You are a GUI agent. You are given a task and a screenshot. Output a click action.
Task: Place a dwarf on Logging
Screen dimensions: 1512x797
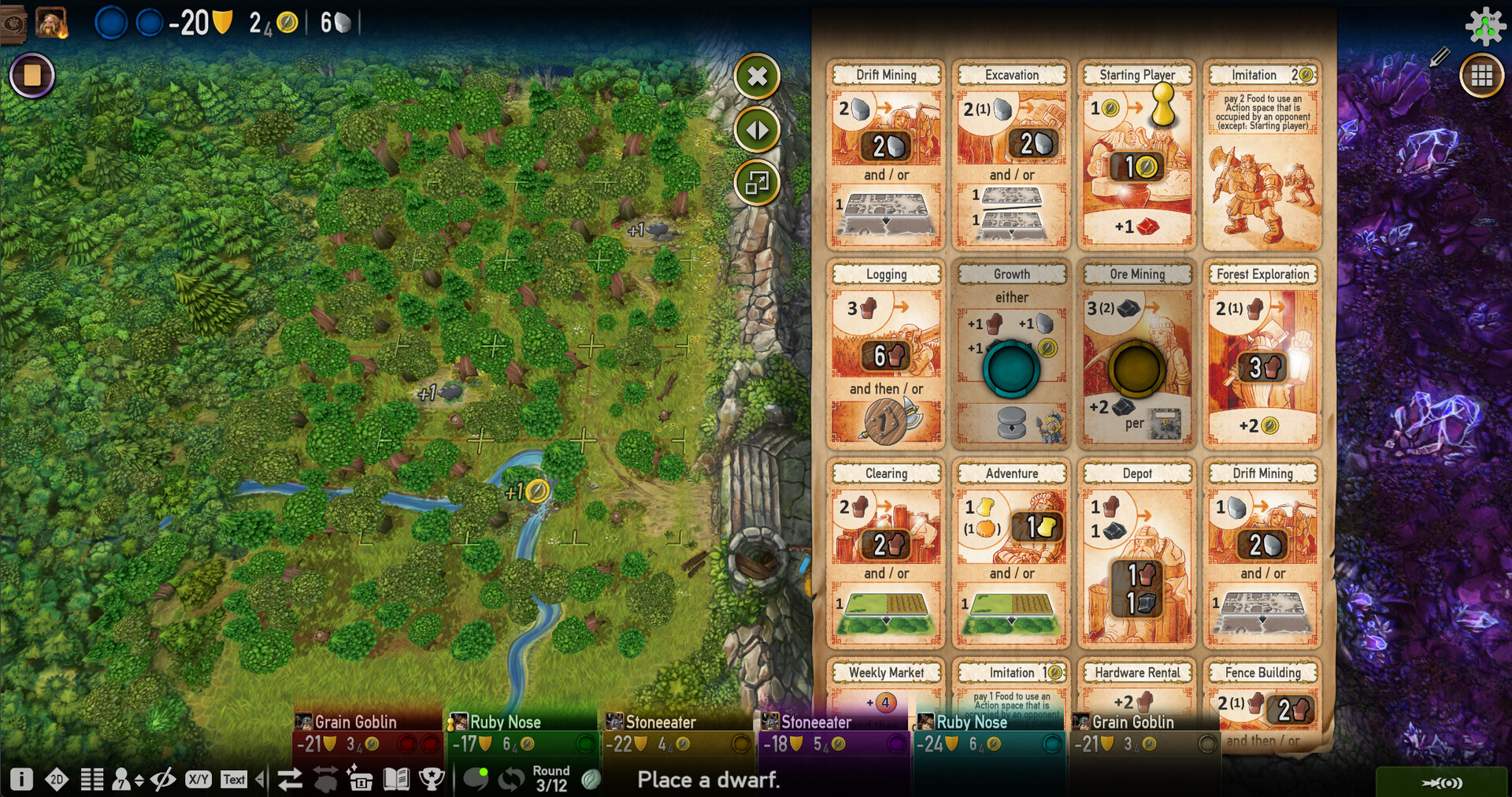(x=886, y=354)
